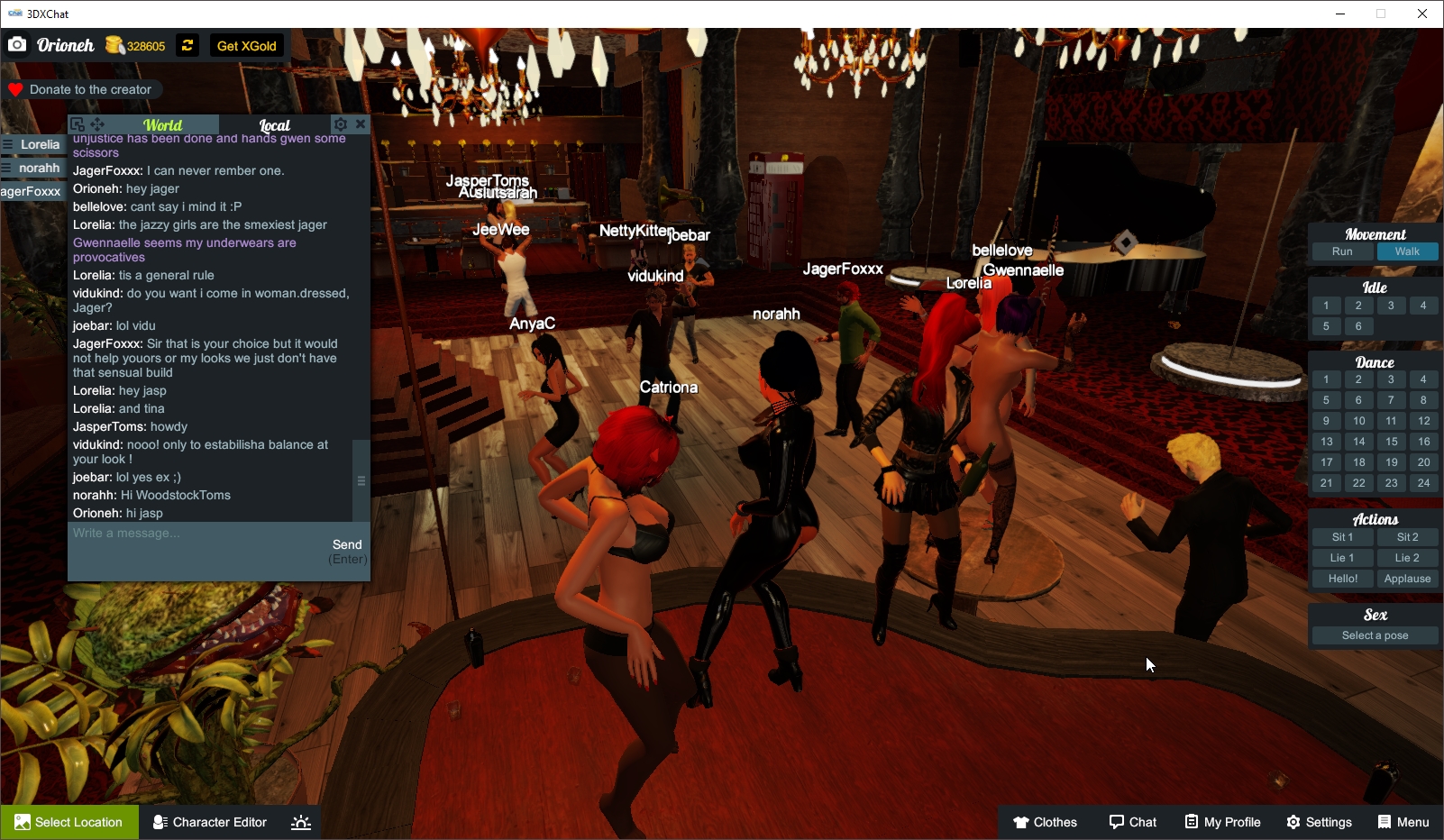1444x840 pixels.
Task: Open norahh's player options menu
Action: pos(9,168)
